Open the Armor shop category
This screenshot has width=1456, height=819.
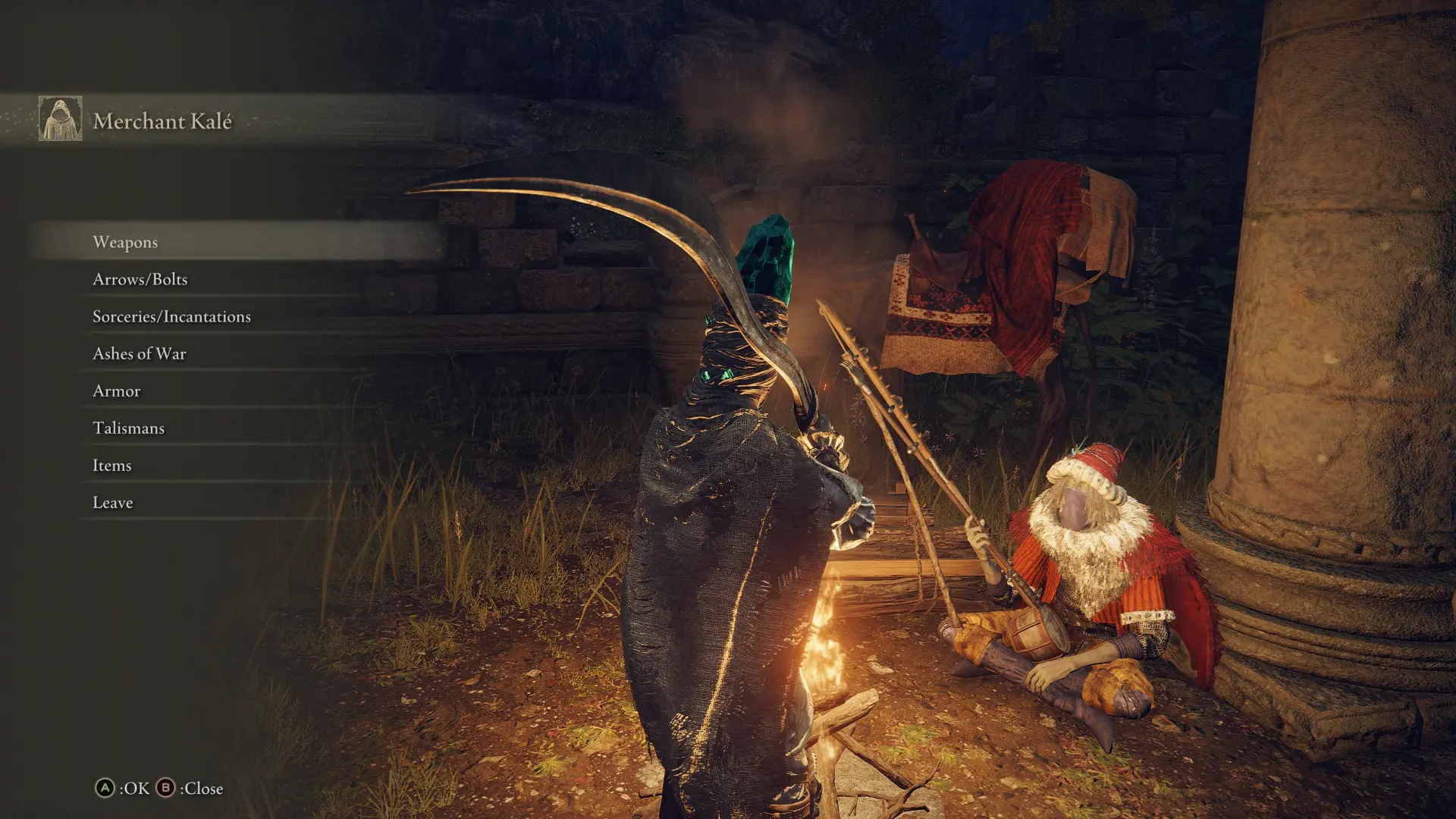(x=117, y=391)
